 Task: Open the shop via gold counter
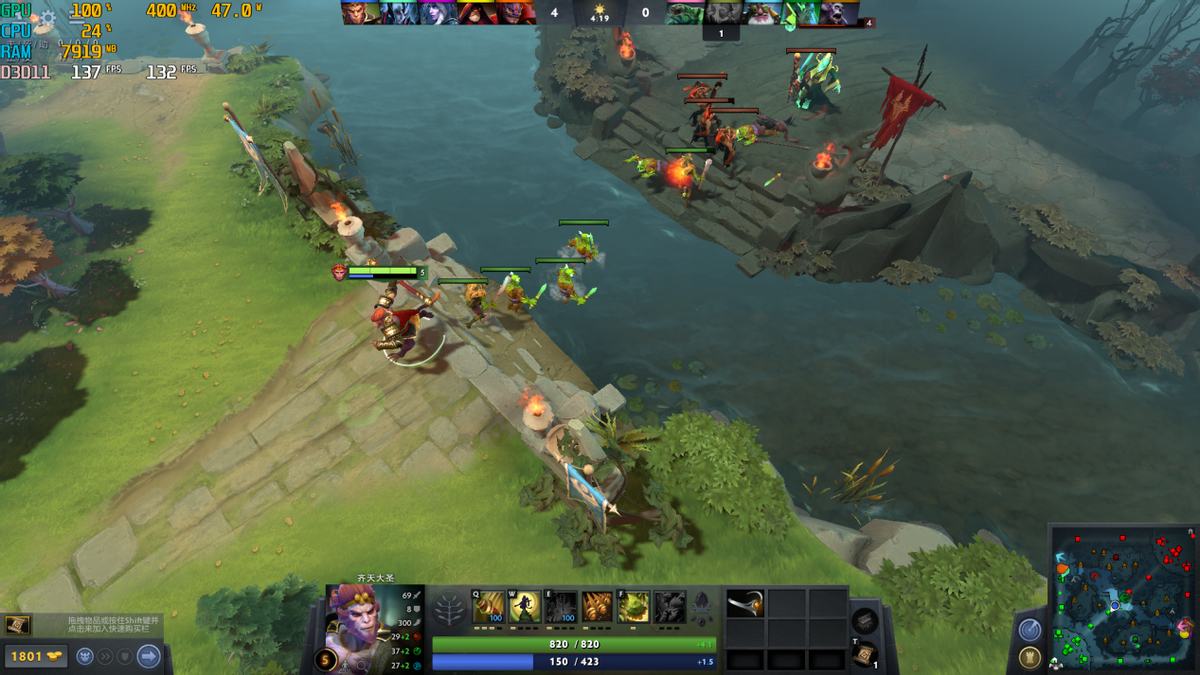point(34,656)
